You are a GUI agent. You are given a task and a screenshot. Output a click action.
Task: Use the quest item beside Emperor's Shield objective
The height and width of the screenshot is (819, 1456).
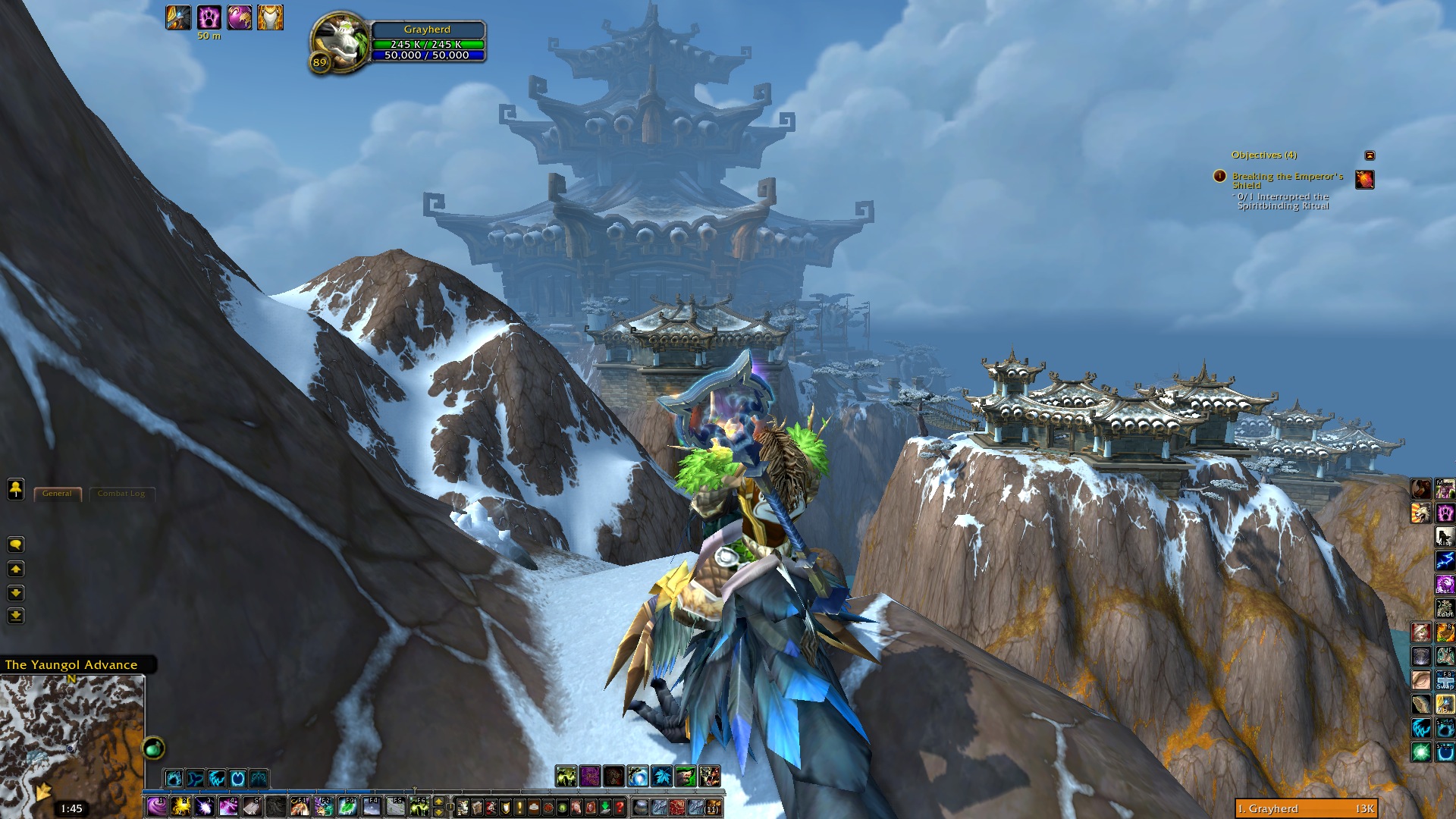(1364, 180)
